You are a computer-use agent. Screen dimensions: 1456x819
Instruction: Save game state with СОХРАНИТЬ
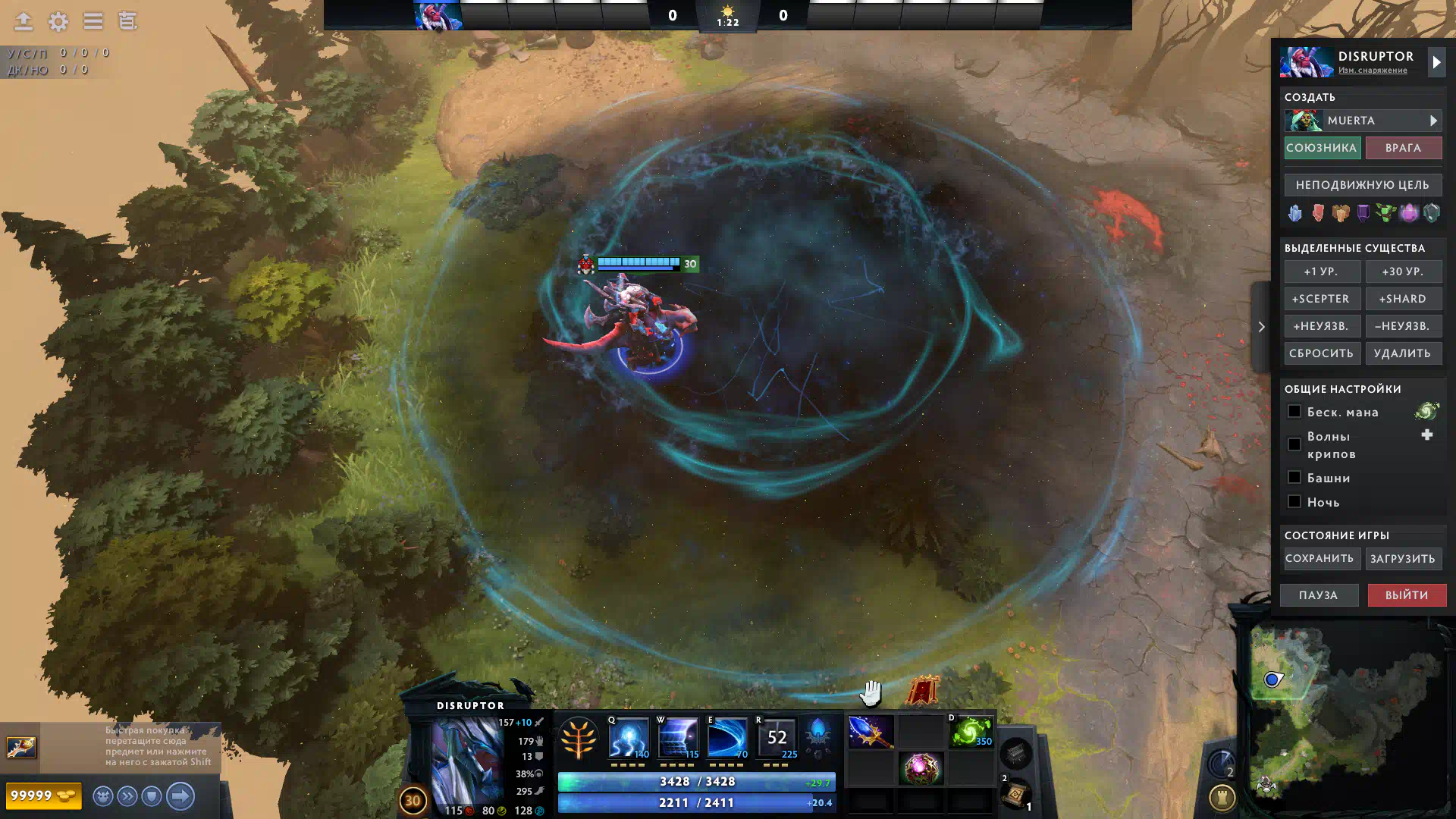click(x=1319, y=559)
